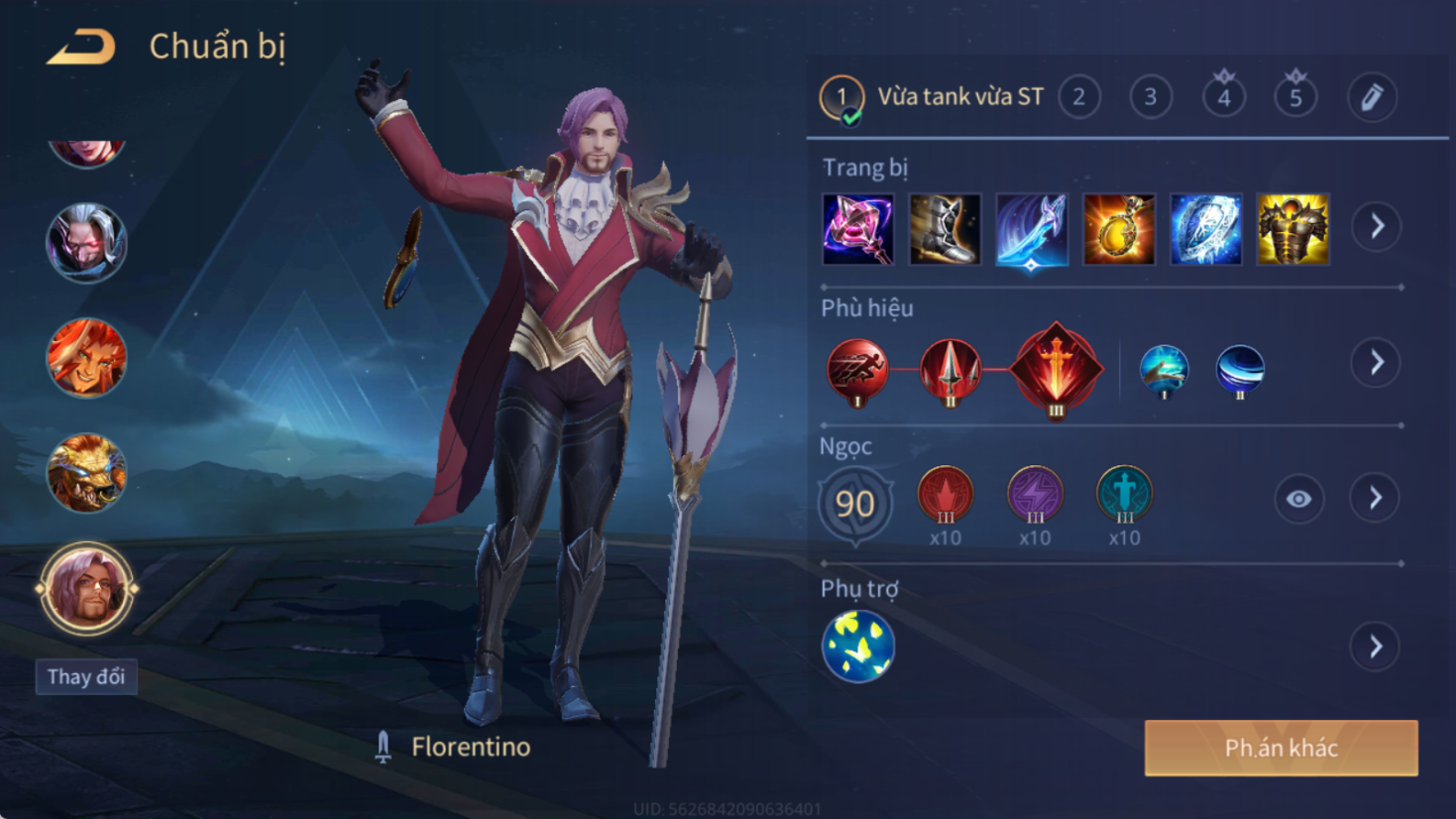Switch to build preset 3
Viewport: 1456px width, 819px height.
[x=1151, y=97]
